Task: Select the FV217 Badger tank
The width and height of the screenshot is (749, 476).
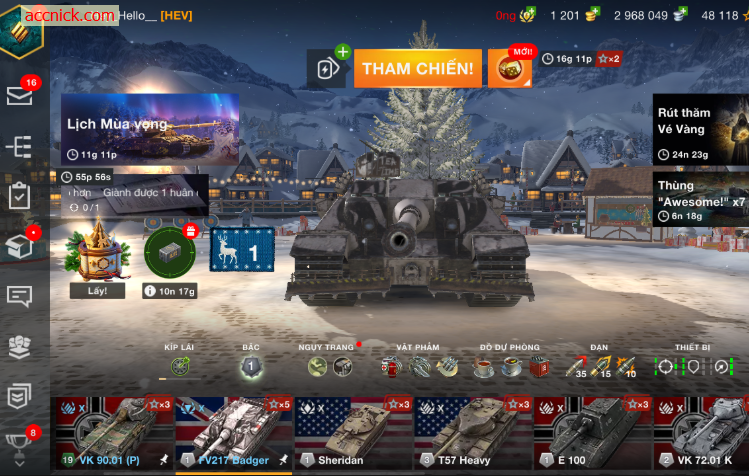Action: 233,432
